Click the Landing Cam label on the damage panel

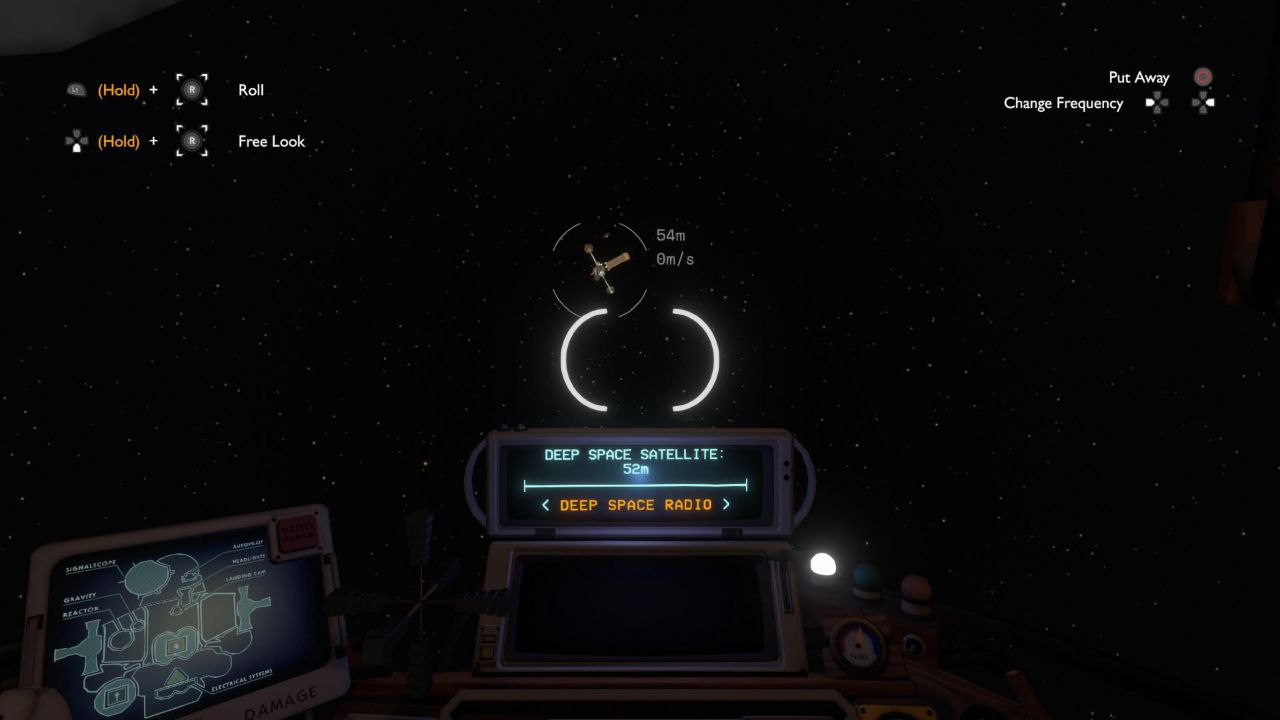[246, 577]
